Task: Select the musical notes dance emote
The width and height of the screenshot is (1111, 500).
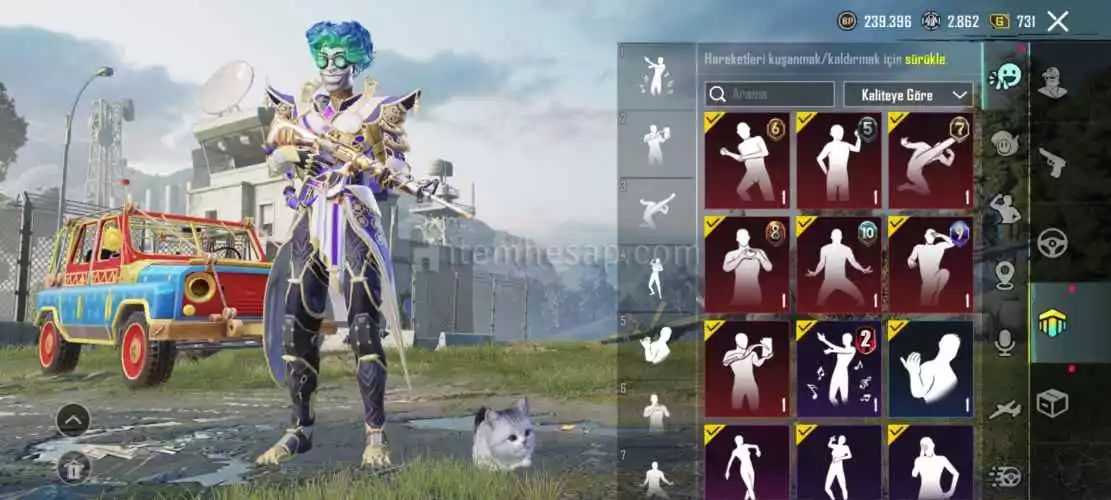Action: (x=838, y=367)
